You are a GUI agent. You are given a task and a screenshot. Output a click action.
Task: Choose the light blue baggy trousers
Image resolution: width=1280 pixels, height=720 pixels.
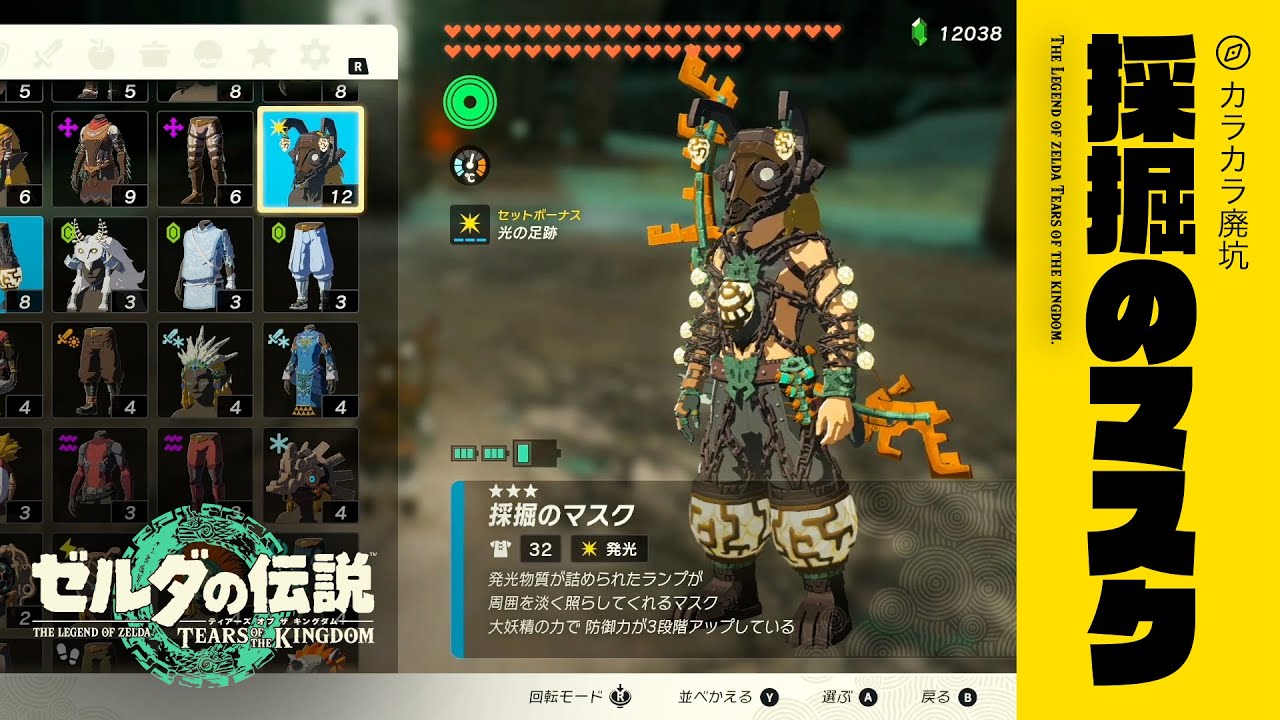click(311, 265)
